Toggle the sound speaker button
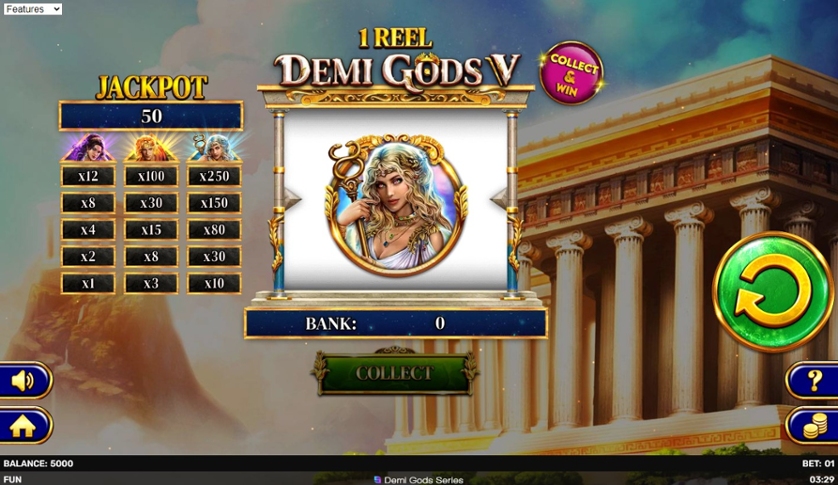Image resolution: width=838 pixels, height=485 pixels. [x=23, y=380]
